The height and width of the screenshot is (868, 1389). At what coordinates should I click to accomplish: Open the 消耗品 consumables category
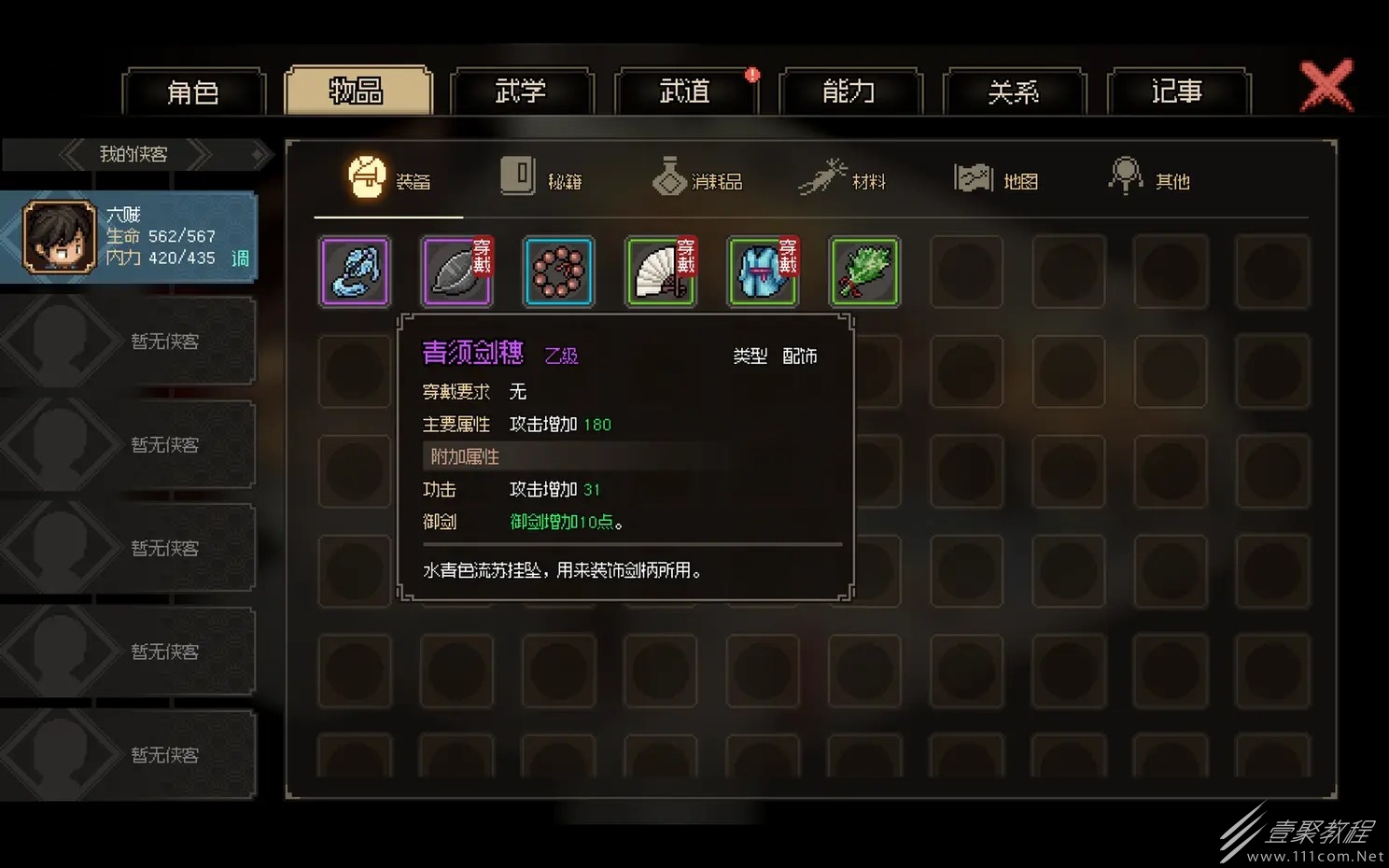[697, 178]
